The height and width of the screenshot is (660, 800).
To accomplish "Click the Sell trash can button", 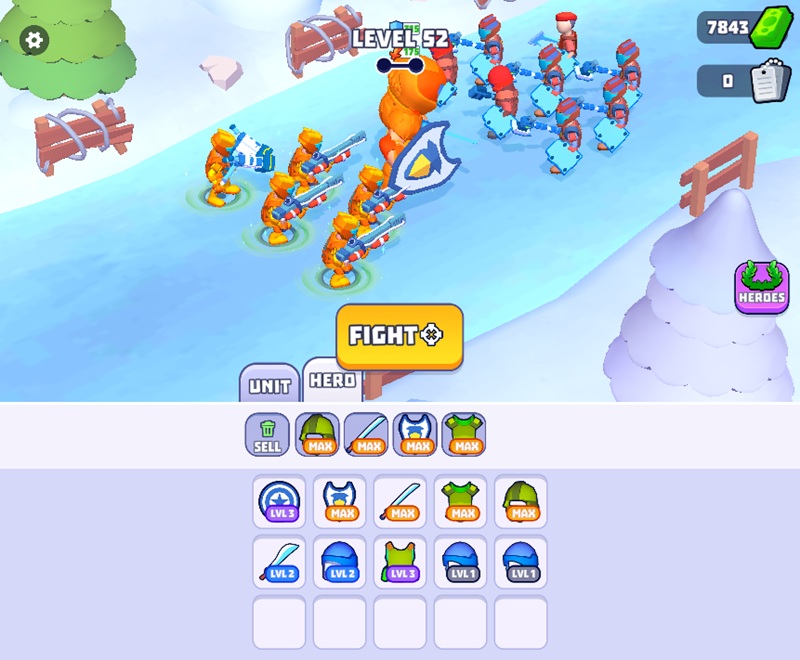I will point(267,436).
